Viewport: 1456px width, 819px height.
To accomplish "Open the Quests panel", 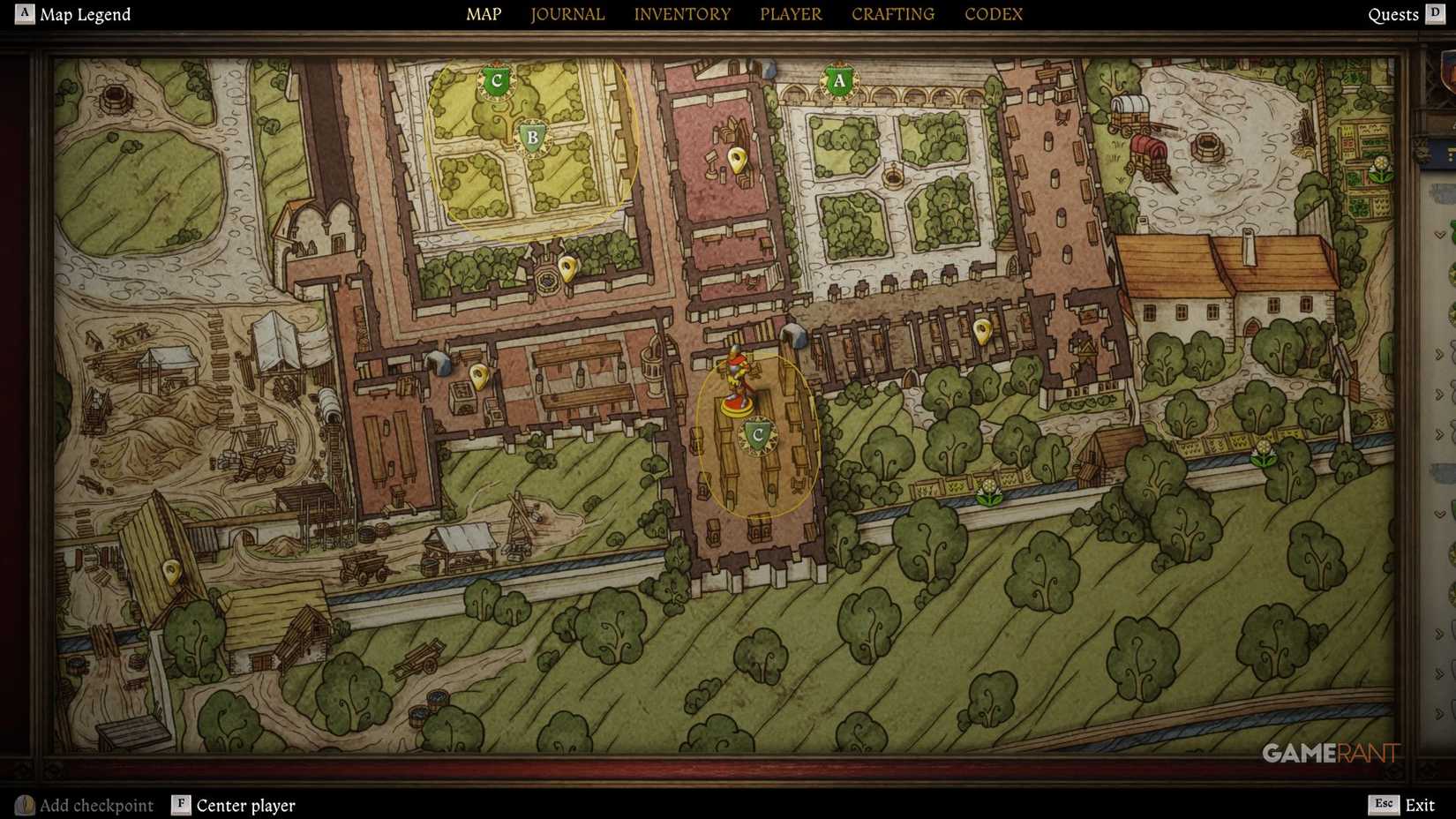I will tap(1394, 14).
